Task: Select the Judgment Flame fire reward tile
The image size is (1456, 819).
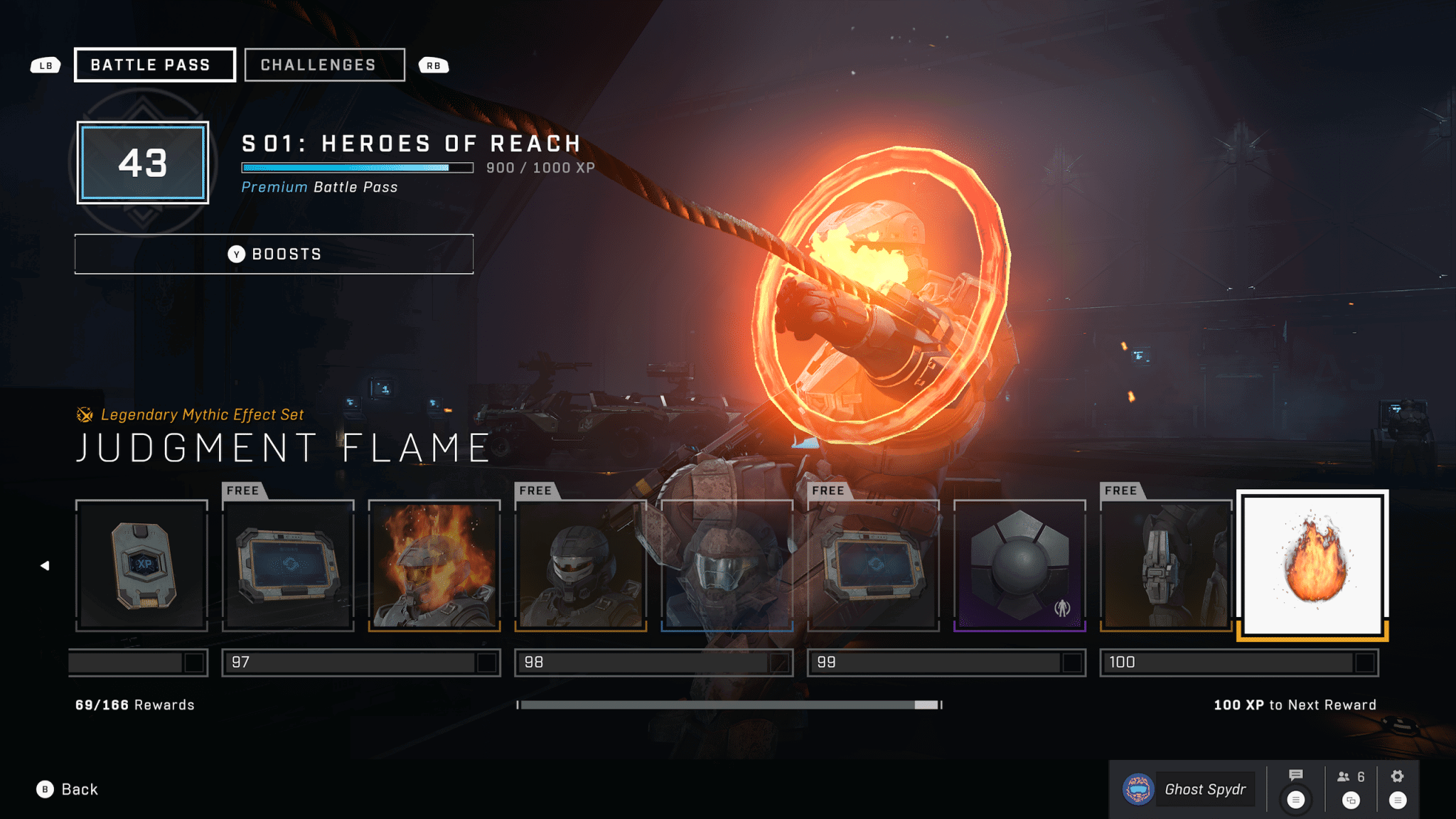Action: point(1312,565)
